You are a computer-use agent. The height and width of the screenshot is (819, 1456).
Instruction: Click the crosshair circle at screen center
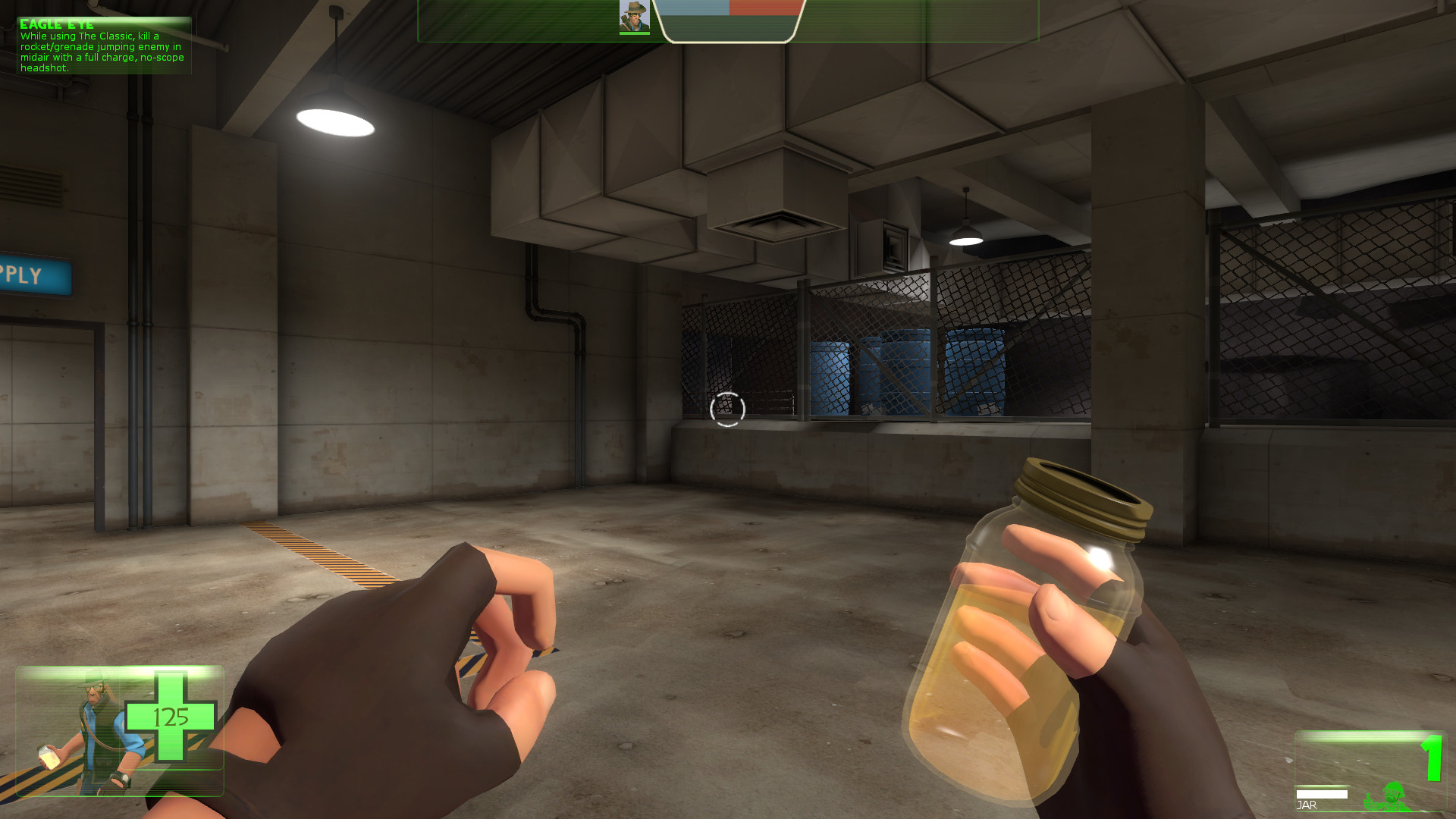pyautogui.click(x=726, y=409)
